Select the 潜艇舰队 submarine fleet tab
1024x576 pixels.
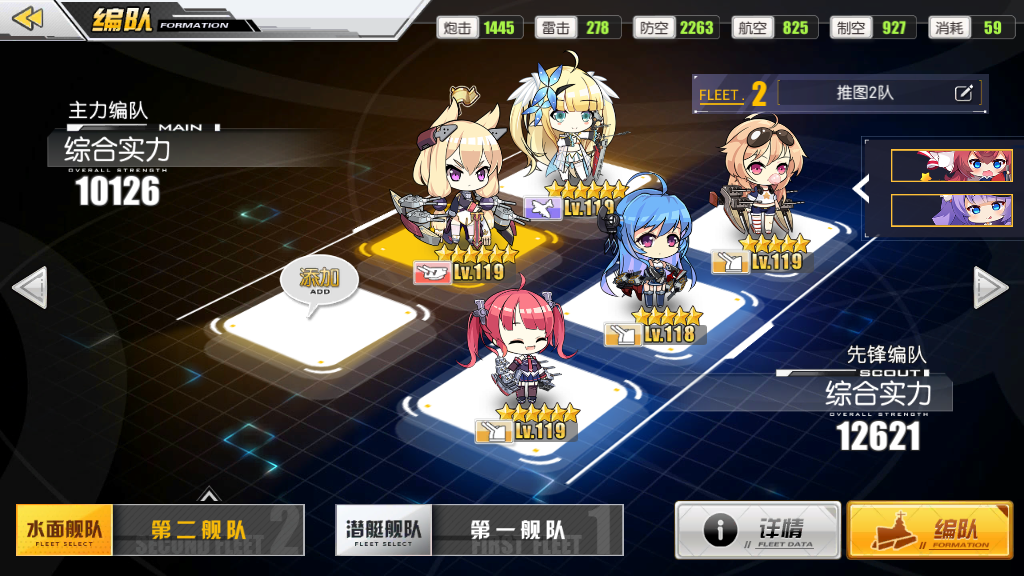[x=383, y=530]
